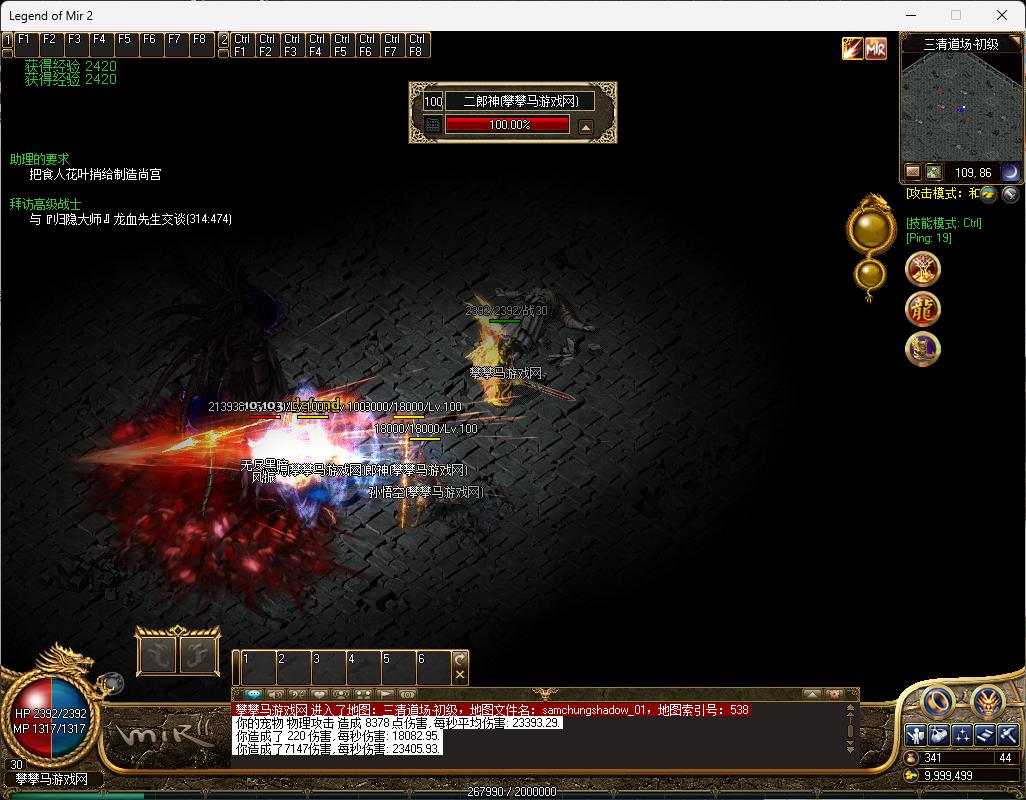Click the gold ring button in corner panel
The image size is (1026, 800).
click(936, 702)
